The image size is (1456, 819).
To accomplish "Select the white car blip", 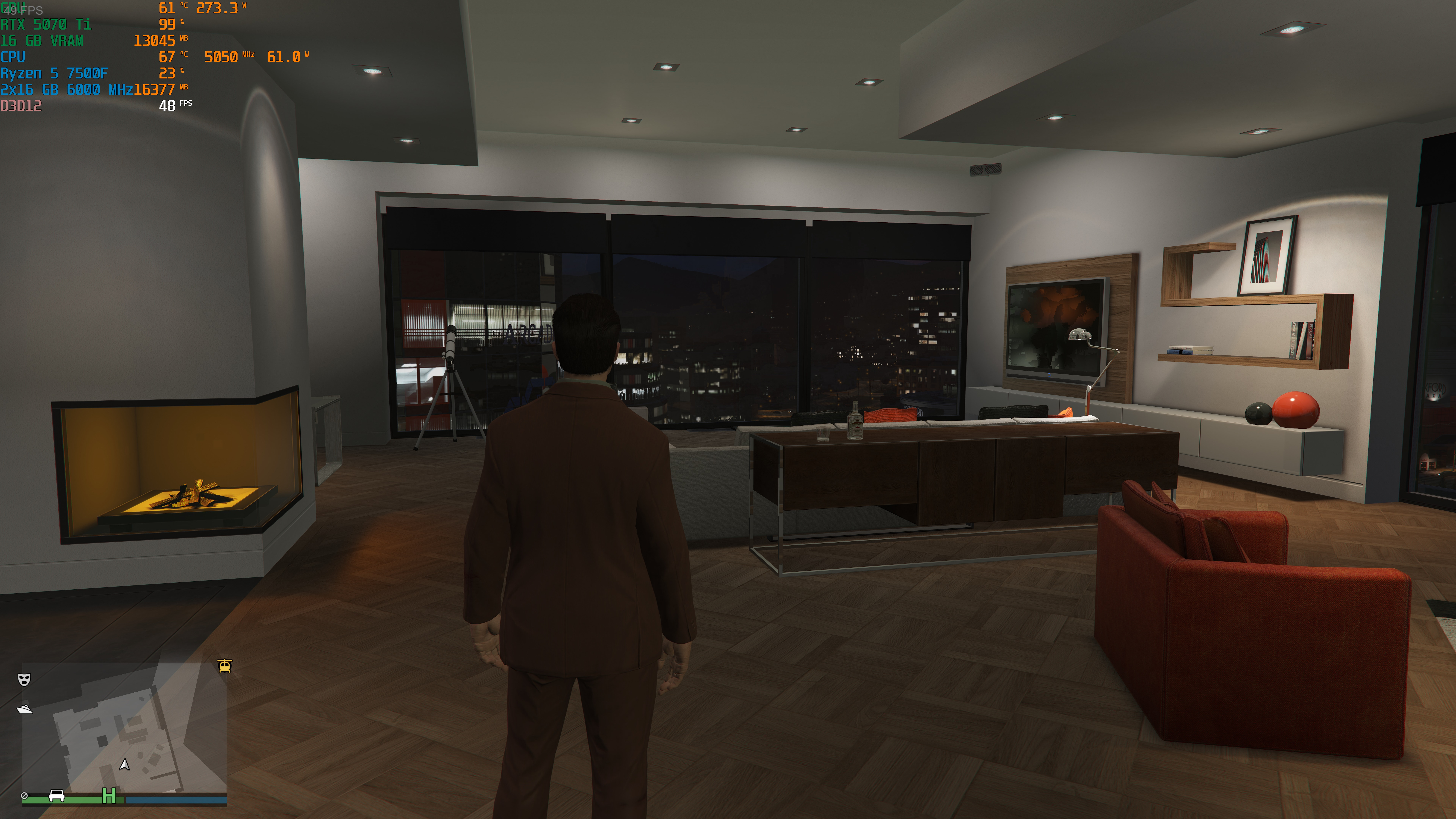I will [x=56, y=796].
